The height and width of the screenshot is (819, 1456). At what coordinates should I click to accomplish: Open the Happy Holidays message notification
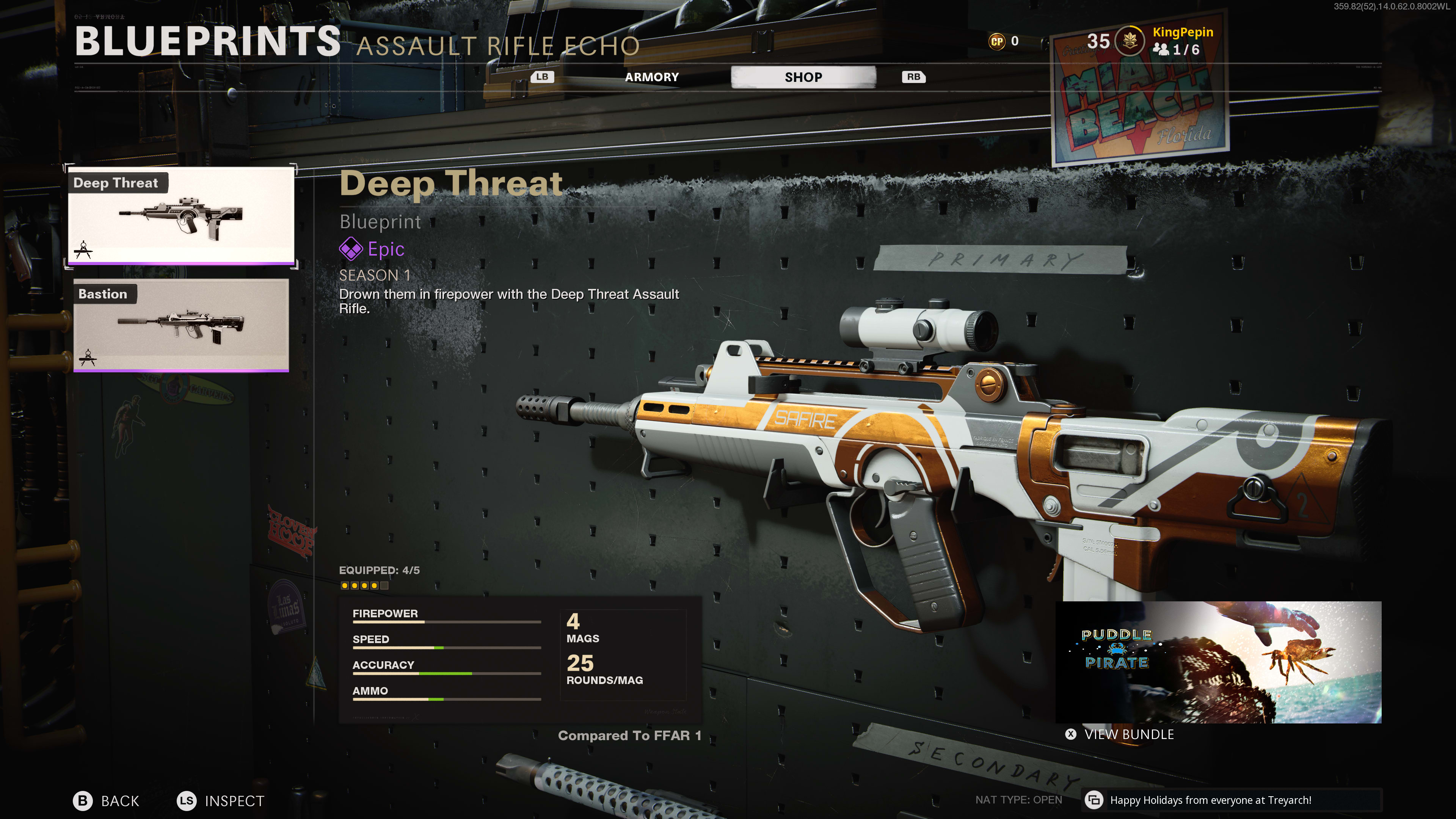1210,800
